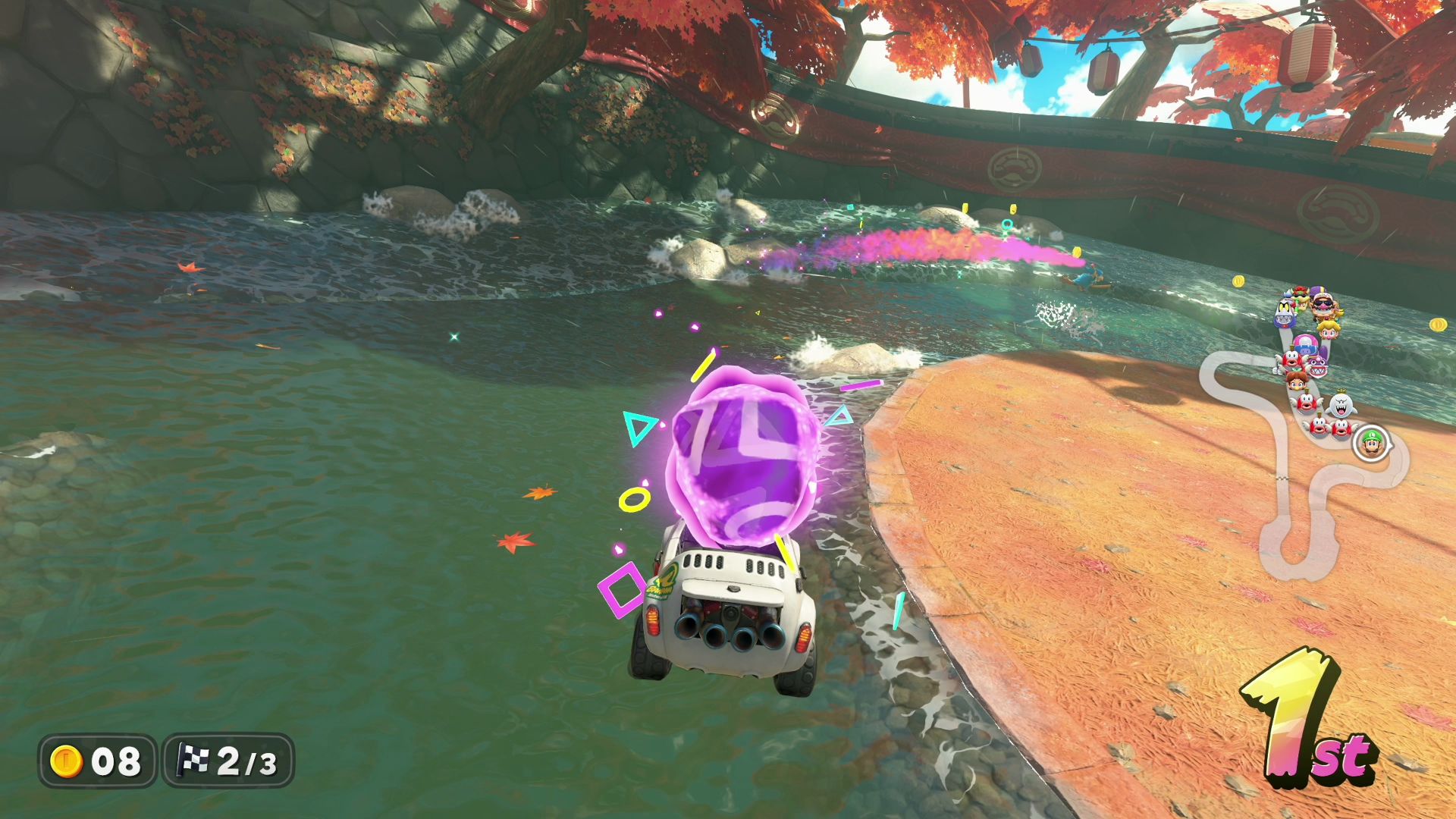Pick King Boo's marker on the minimap
The height and width of the screenshot is (819, 1456).
1343,406
